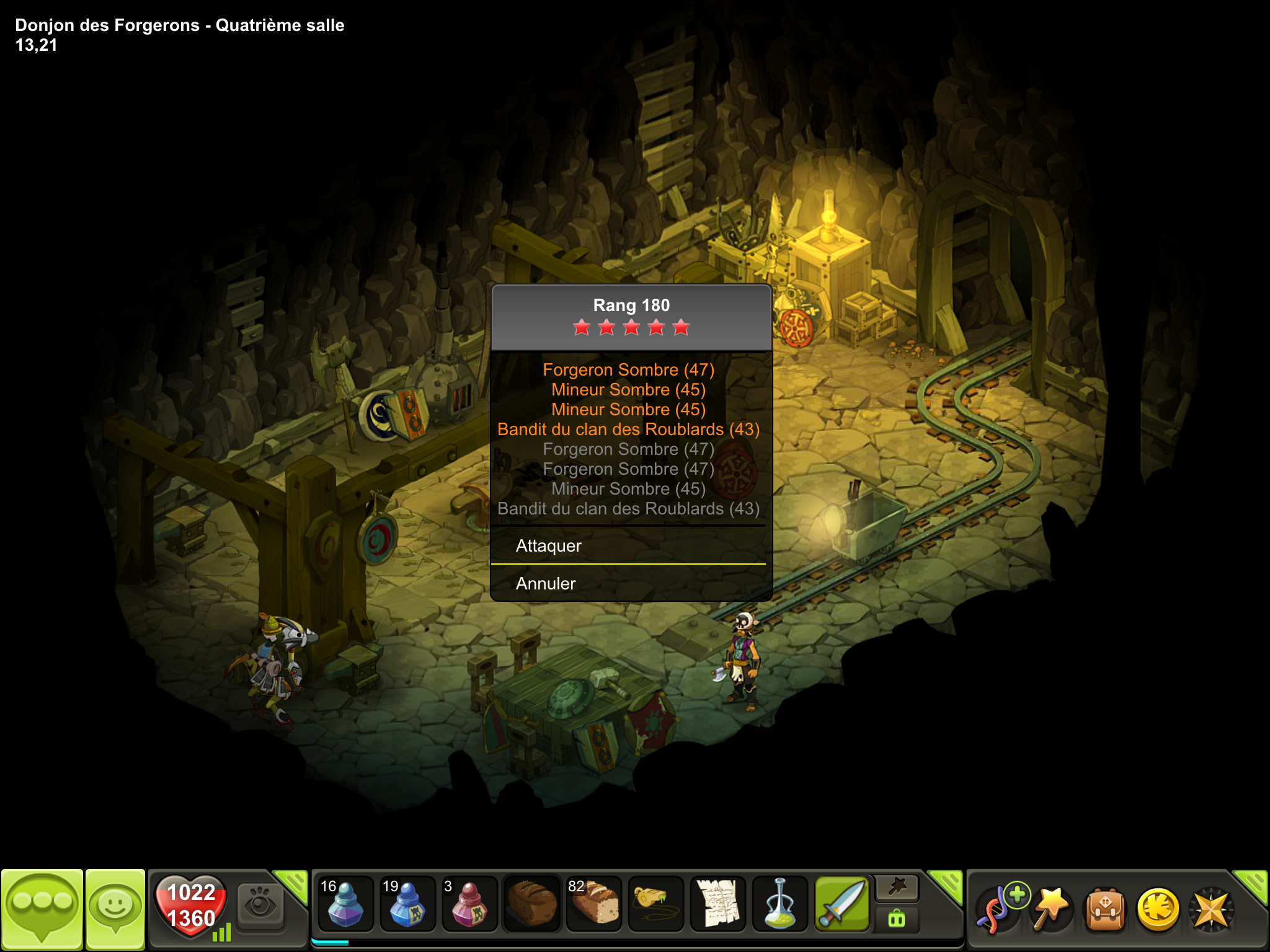
Task: Open the gold kama coin shop
Action: coord(1158,910)
